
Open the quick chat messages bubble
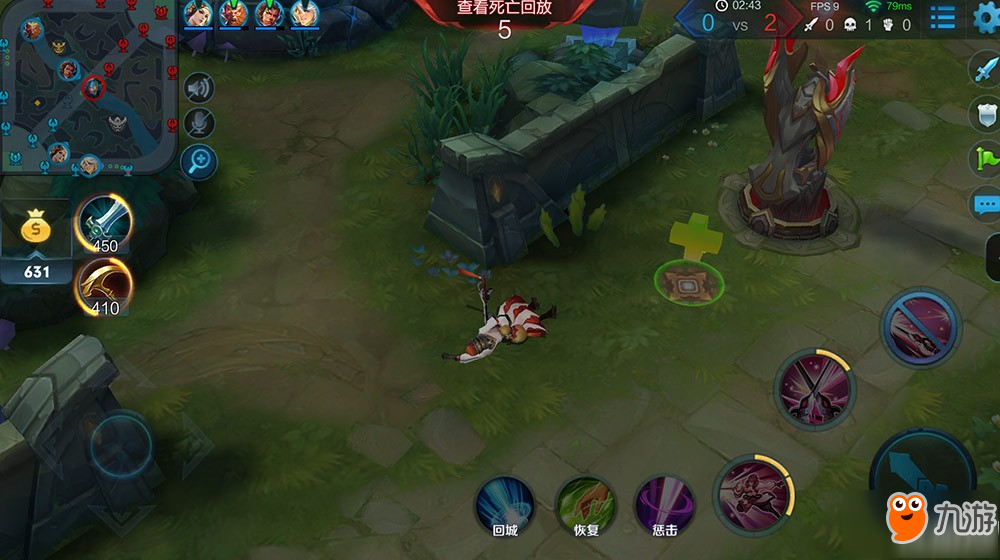point(986,206)
